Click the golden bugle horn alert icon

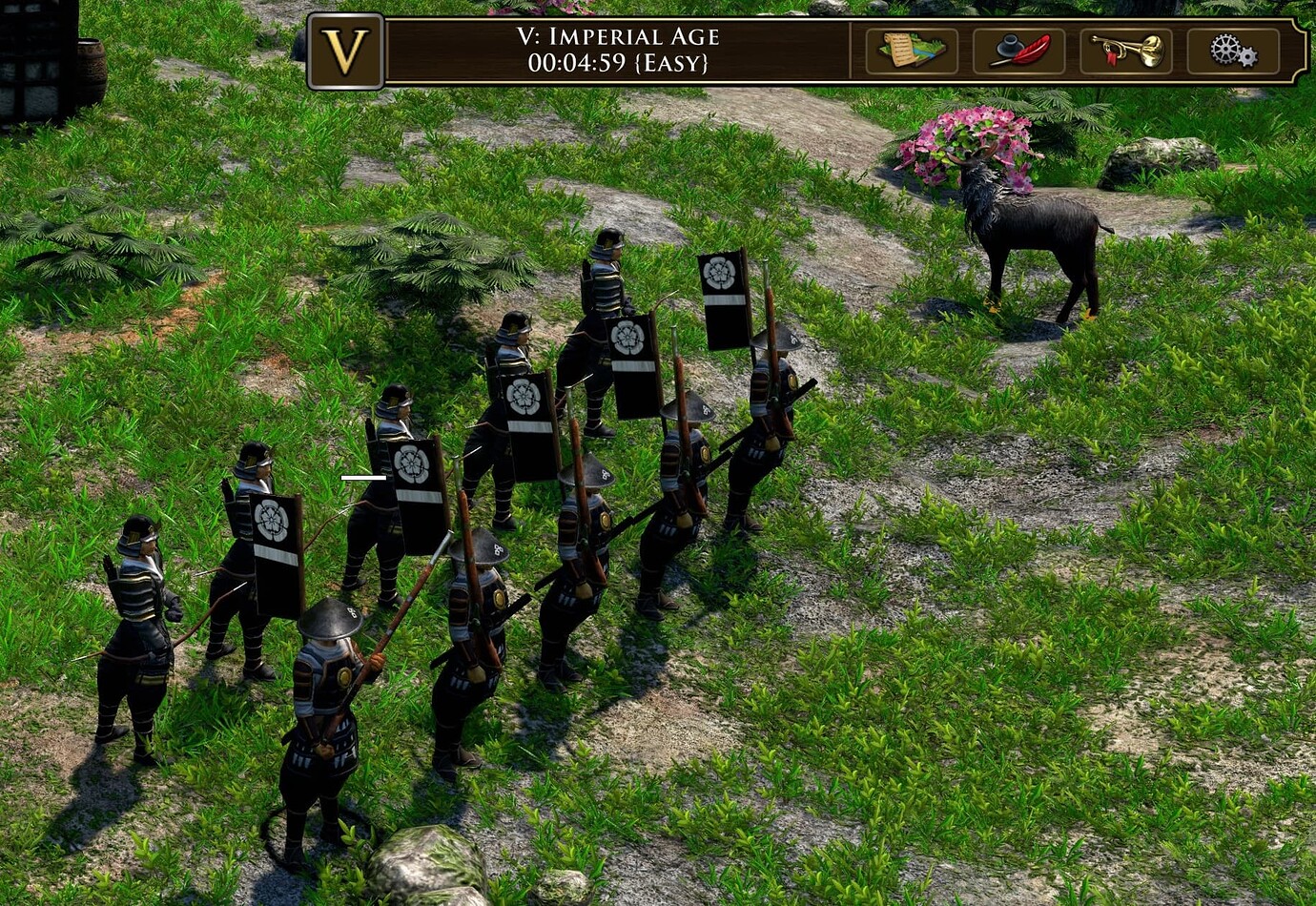1130,52
